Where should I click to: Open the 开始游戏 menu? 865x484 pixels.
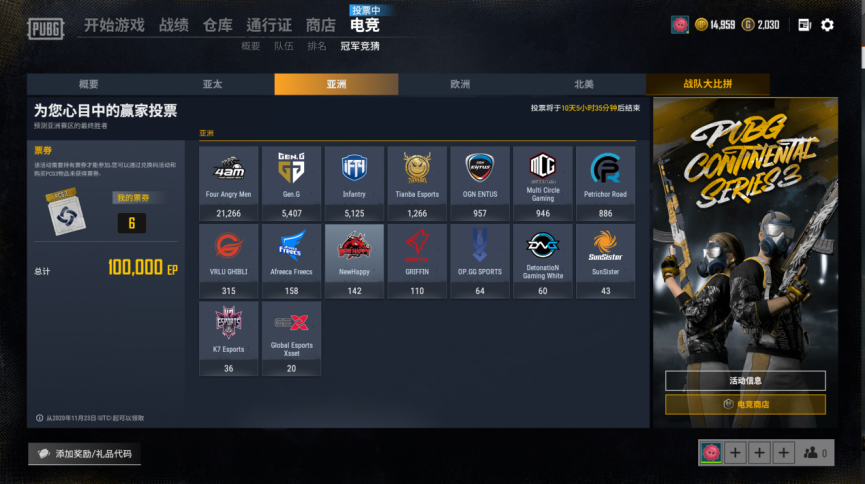114,25
